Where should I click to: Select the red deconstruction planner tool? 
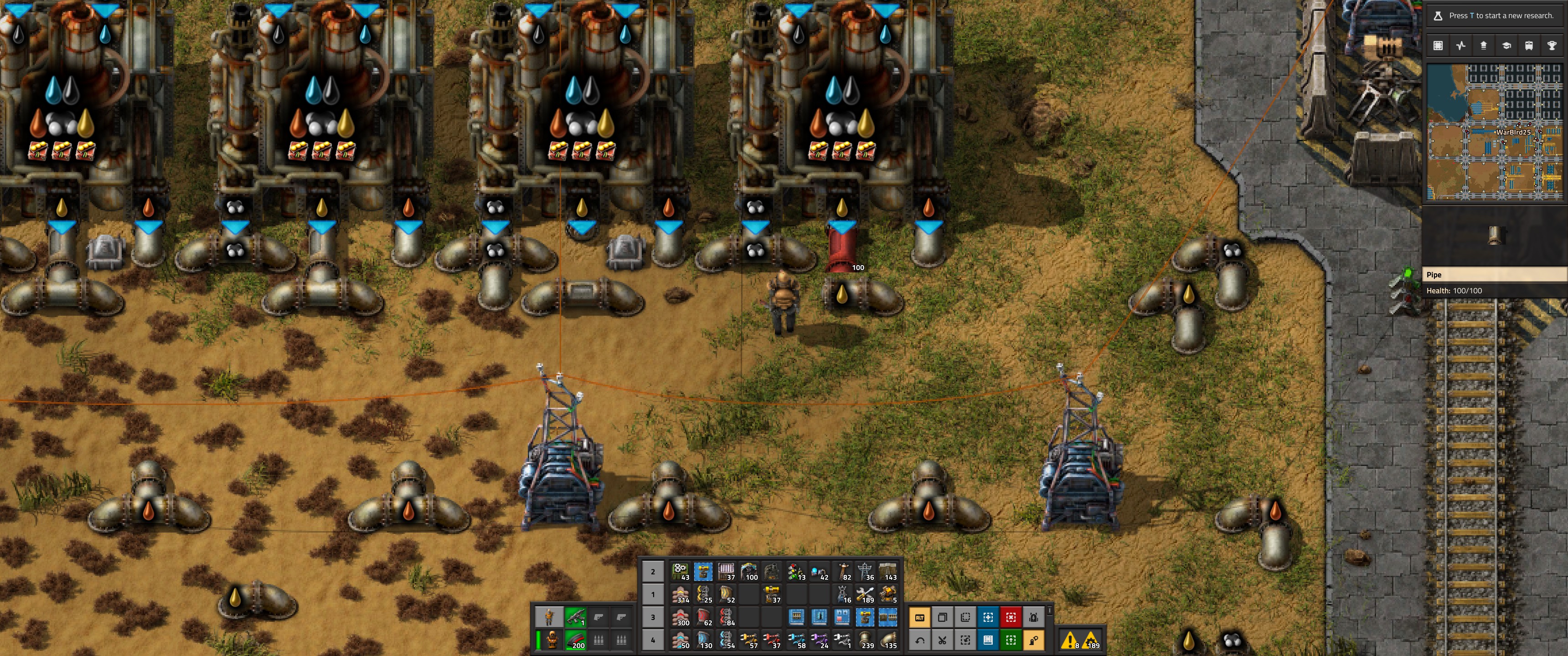click(1011, 618)
